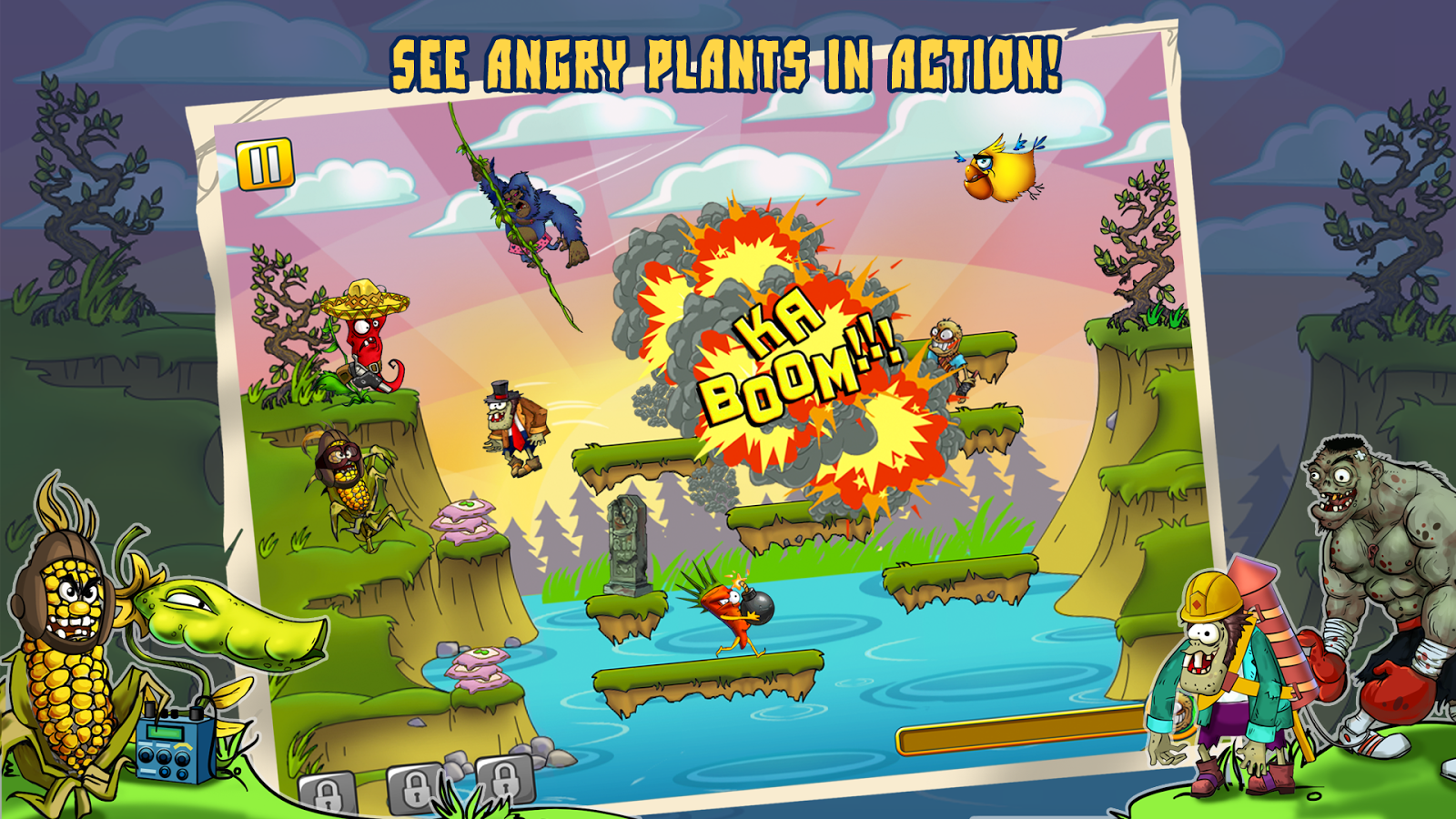The width and height of the screenshot is (1456, 819).
Task: Select the SEE ANGRY PLANTS IN ACTION title
Action: 728,61
